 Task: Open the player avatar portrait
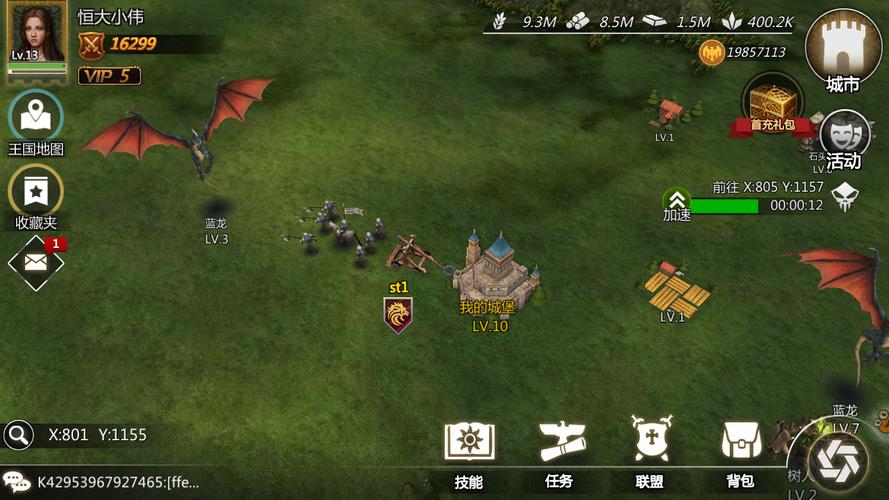[37, 34]
